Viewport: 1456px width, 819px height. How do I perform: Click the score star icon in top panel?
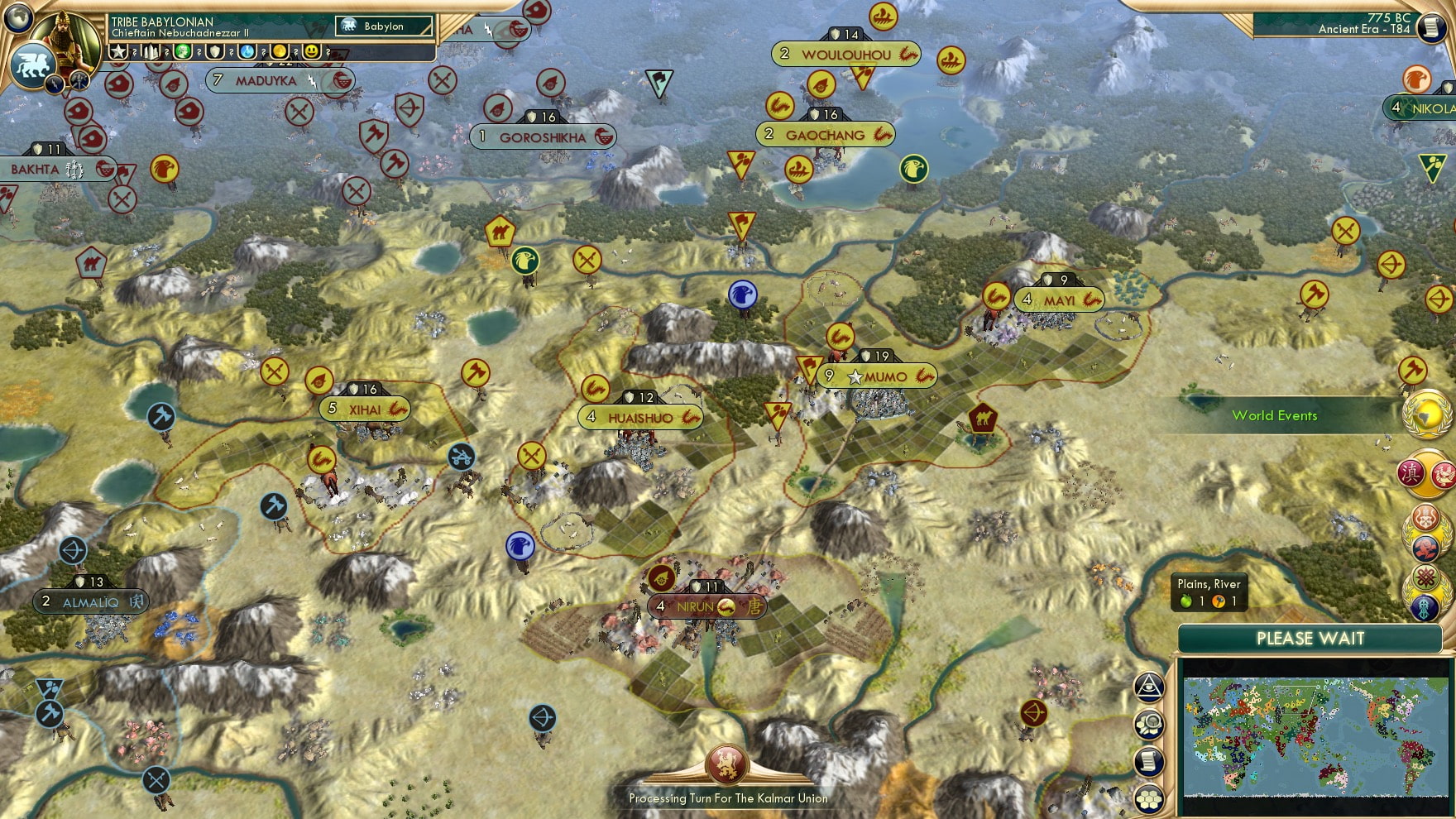point(117,51)
